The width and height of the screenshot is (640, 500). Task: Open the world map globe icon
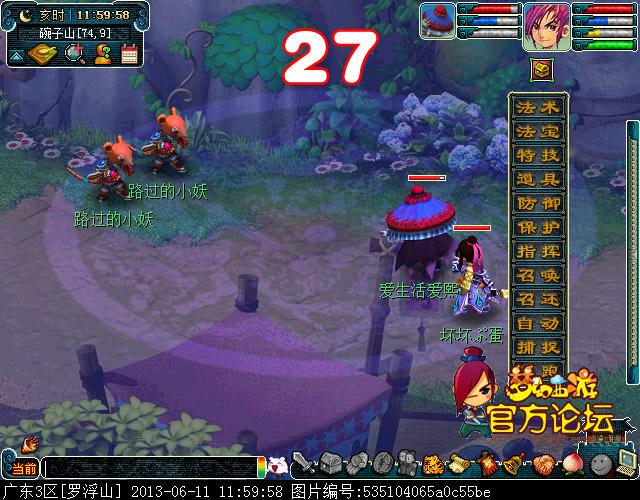click(75, 56)
